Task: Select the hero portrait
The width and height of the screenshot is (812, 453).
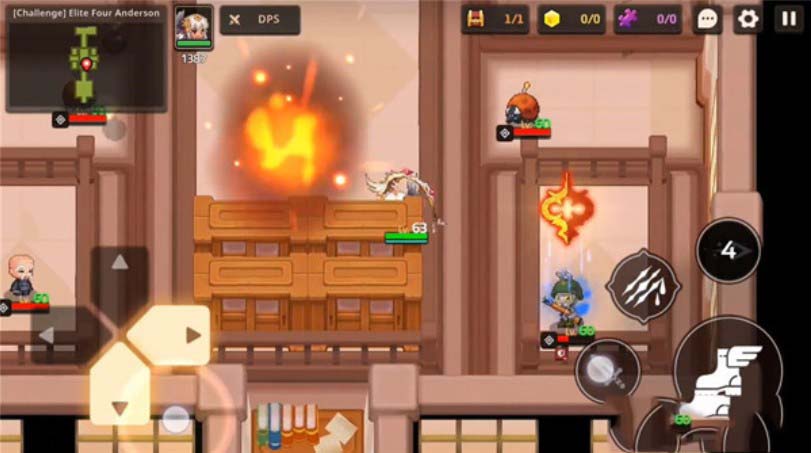Action: coord(193,25)
